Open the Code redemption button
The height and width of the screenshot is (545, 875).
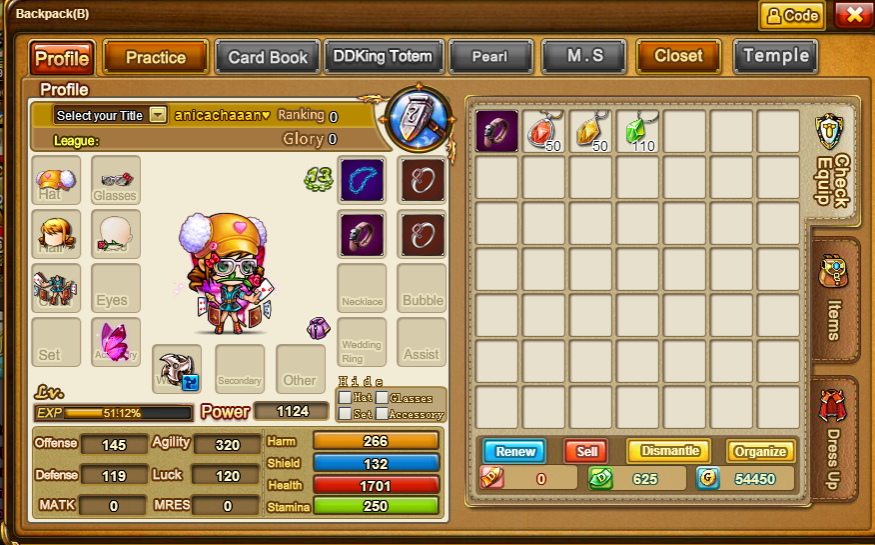791,15
